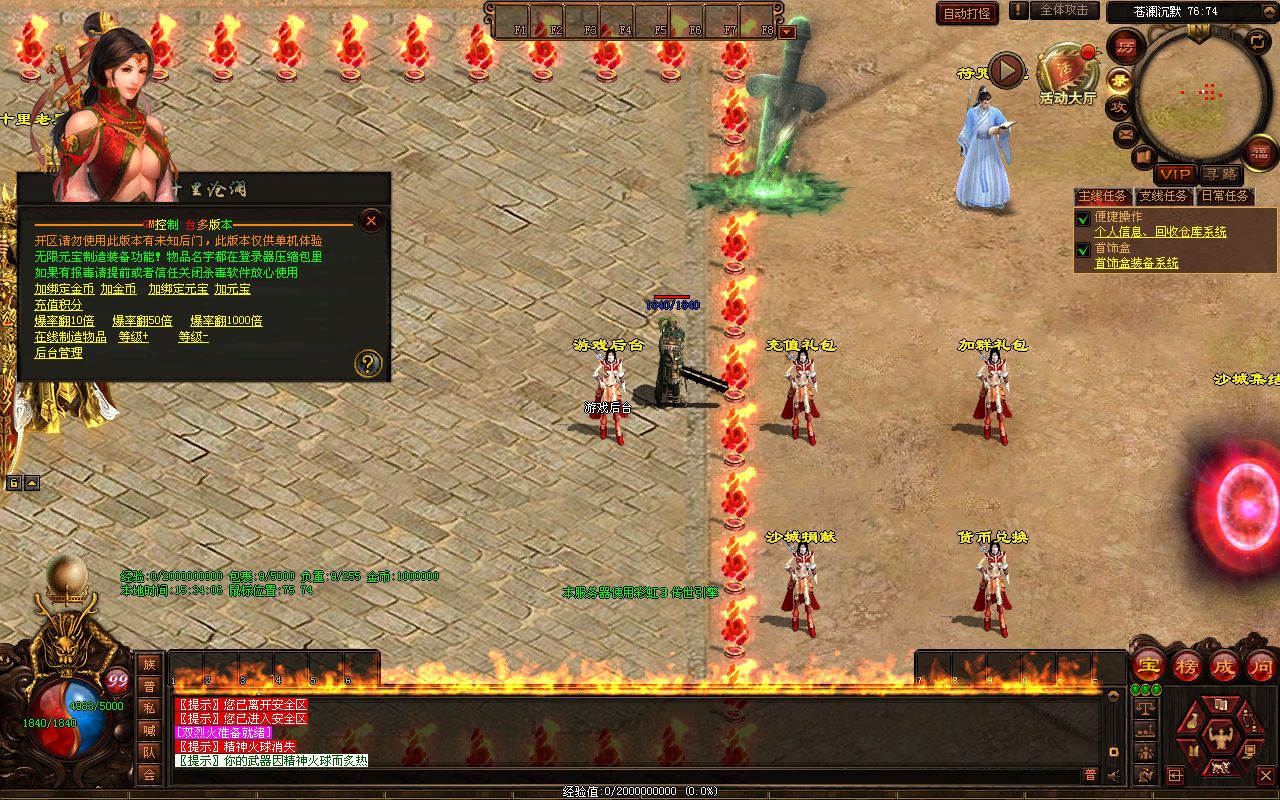Click the 加绑定金币 link
The image size is (1280, 800).
click(x=64, y=289)
